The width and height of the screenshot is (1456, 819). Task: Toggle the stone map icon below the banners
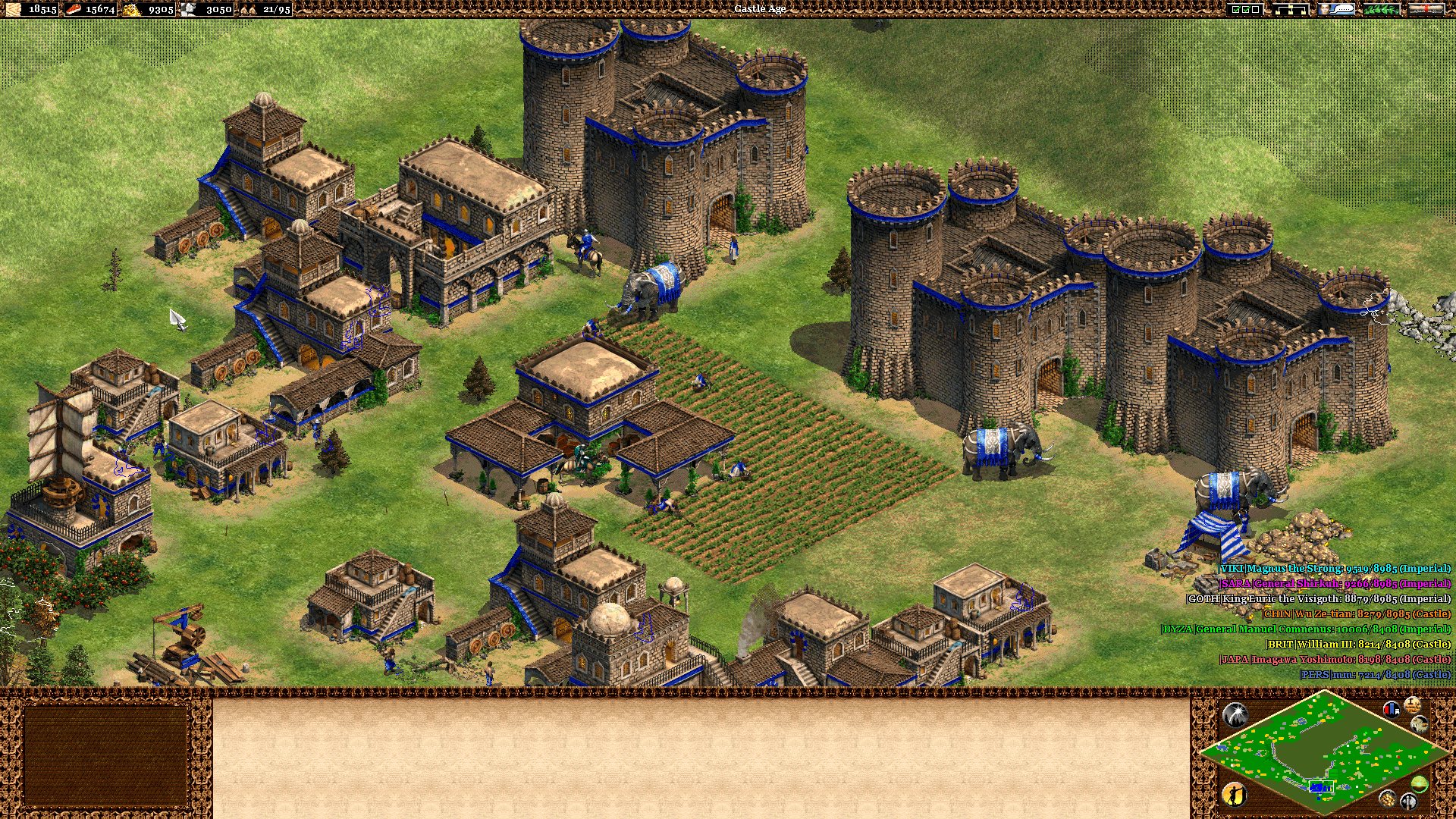click(1419, 725)
